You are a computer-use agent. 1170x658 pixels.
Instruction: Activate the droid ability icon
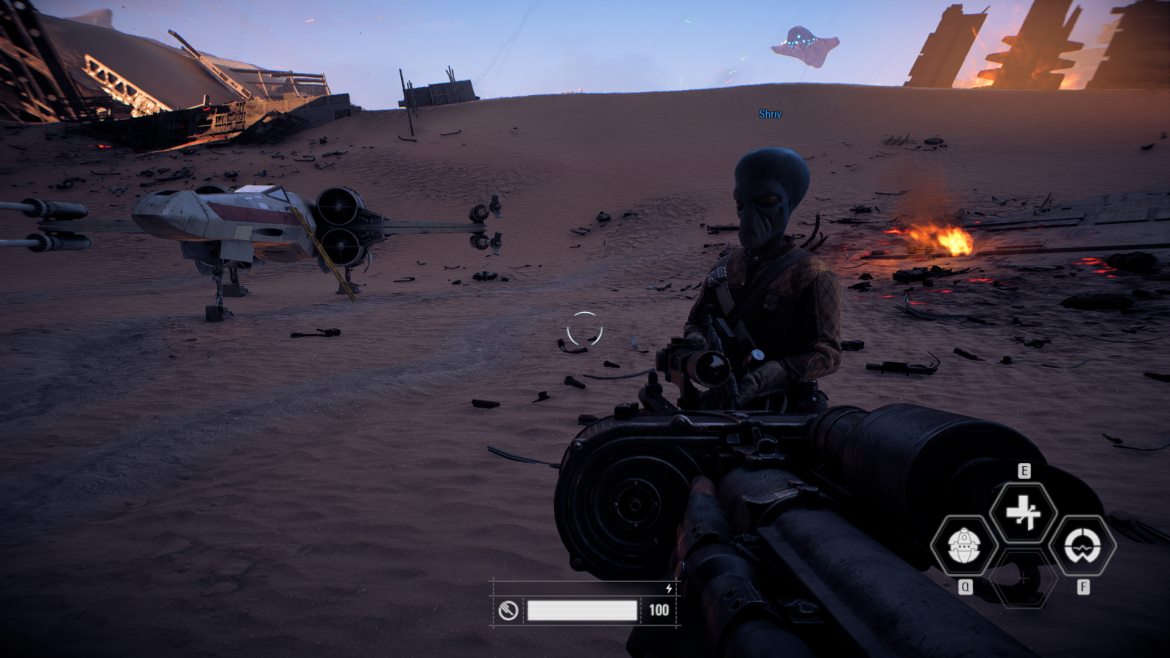click(x=964, y=546)
